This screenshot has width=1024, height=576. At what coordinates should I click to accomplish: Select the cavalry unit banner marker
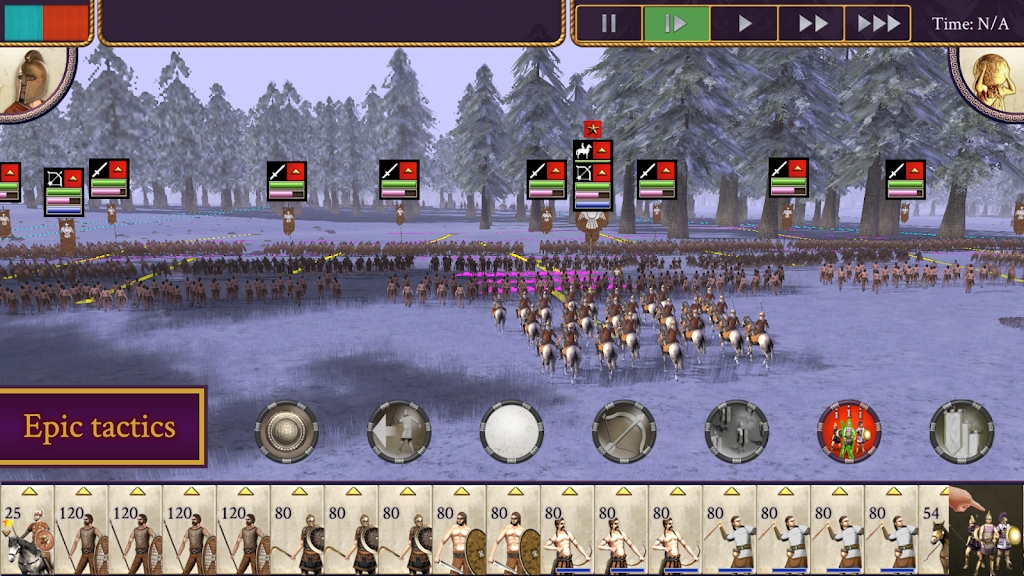click(592, 151)
